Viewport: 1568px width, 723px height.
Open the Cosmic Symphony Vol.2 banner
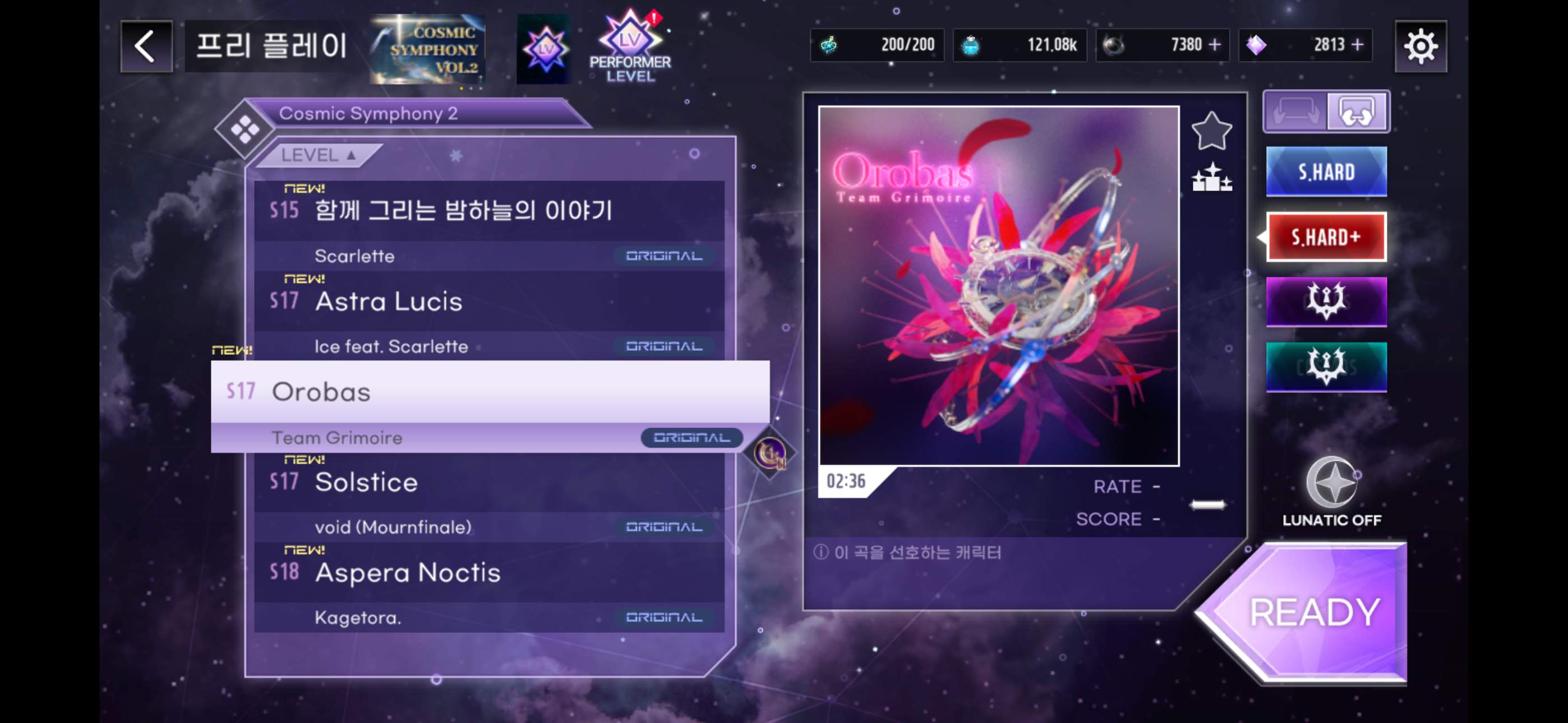(428, 49)
